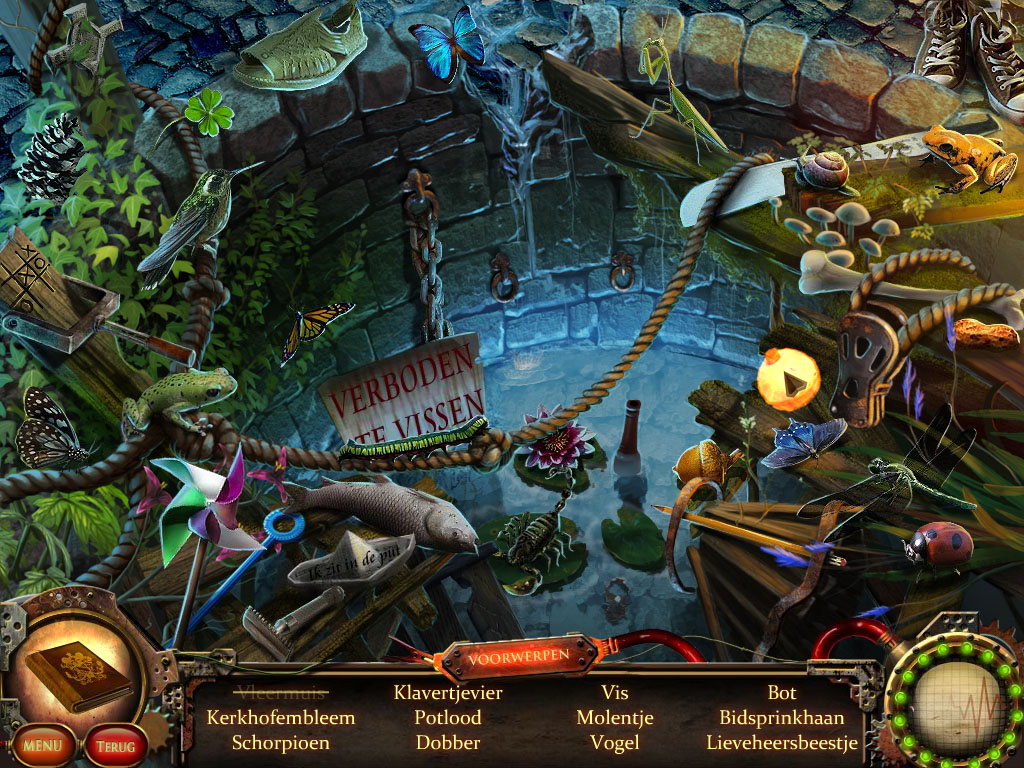1024x768 pixels.
Task: Go back with the Terug button
Action: coord(116,745)
